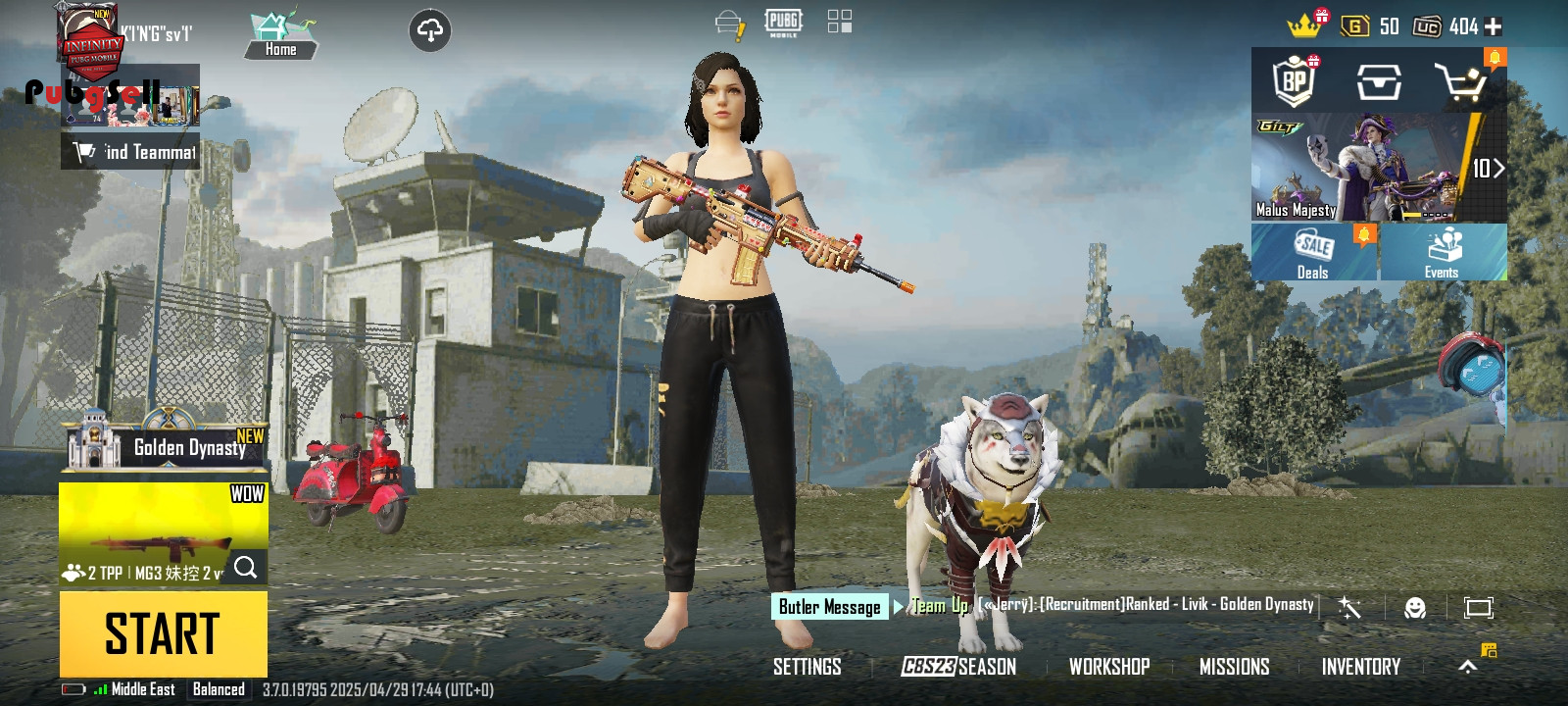1568x706 pixels.
Task: Open the emote smiley icon
Action: (x=1414, y=608)
